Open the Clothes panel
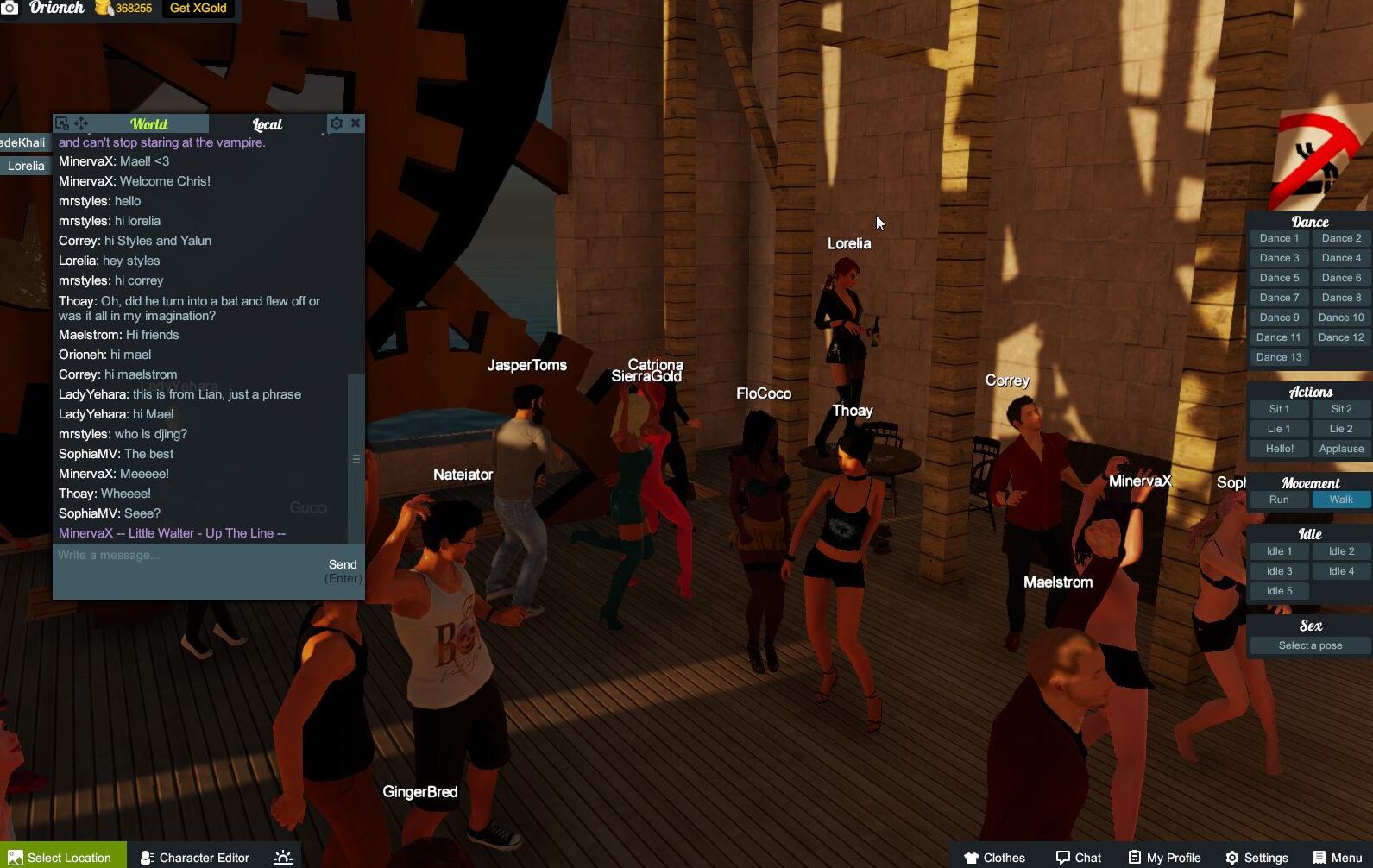This screenshot has width=1373, height=868. point(994,857)
